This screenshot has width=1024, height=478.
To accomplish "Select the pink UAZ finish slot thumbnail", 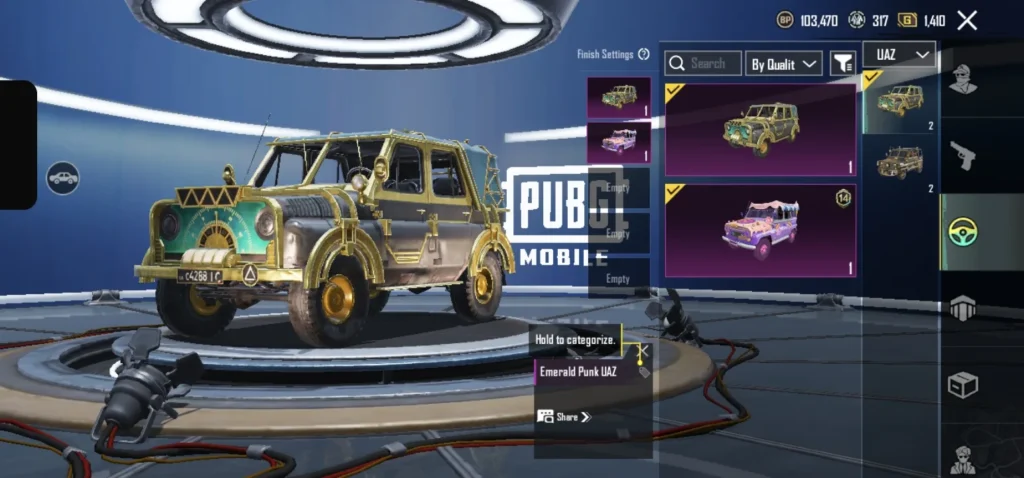I will (618, 142).
